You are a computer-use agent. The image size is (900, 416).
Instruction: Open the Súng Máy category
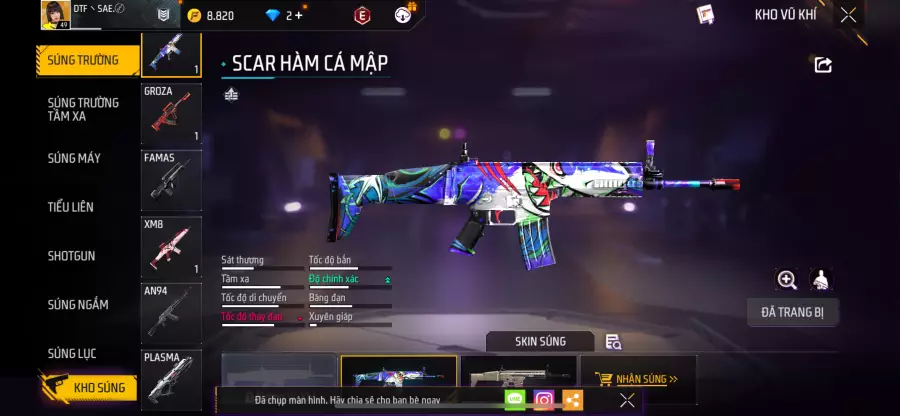[x=75, y=158]
